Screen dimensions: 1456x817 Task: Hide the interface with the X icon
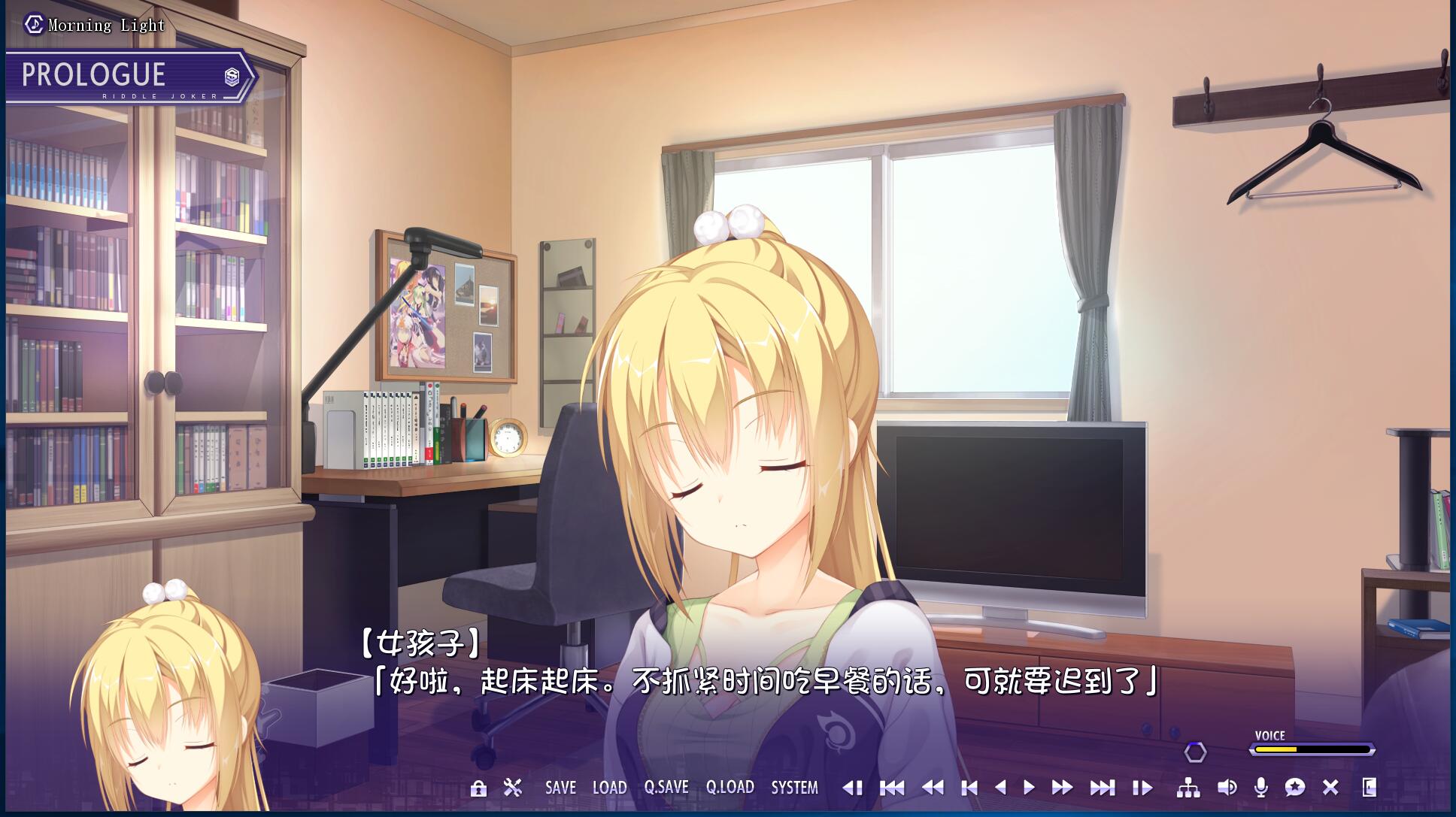pos(1330,788)
